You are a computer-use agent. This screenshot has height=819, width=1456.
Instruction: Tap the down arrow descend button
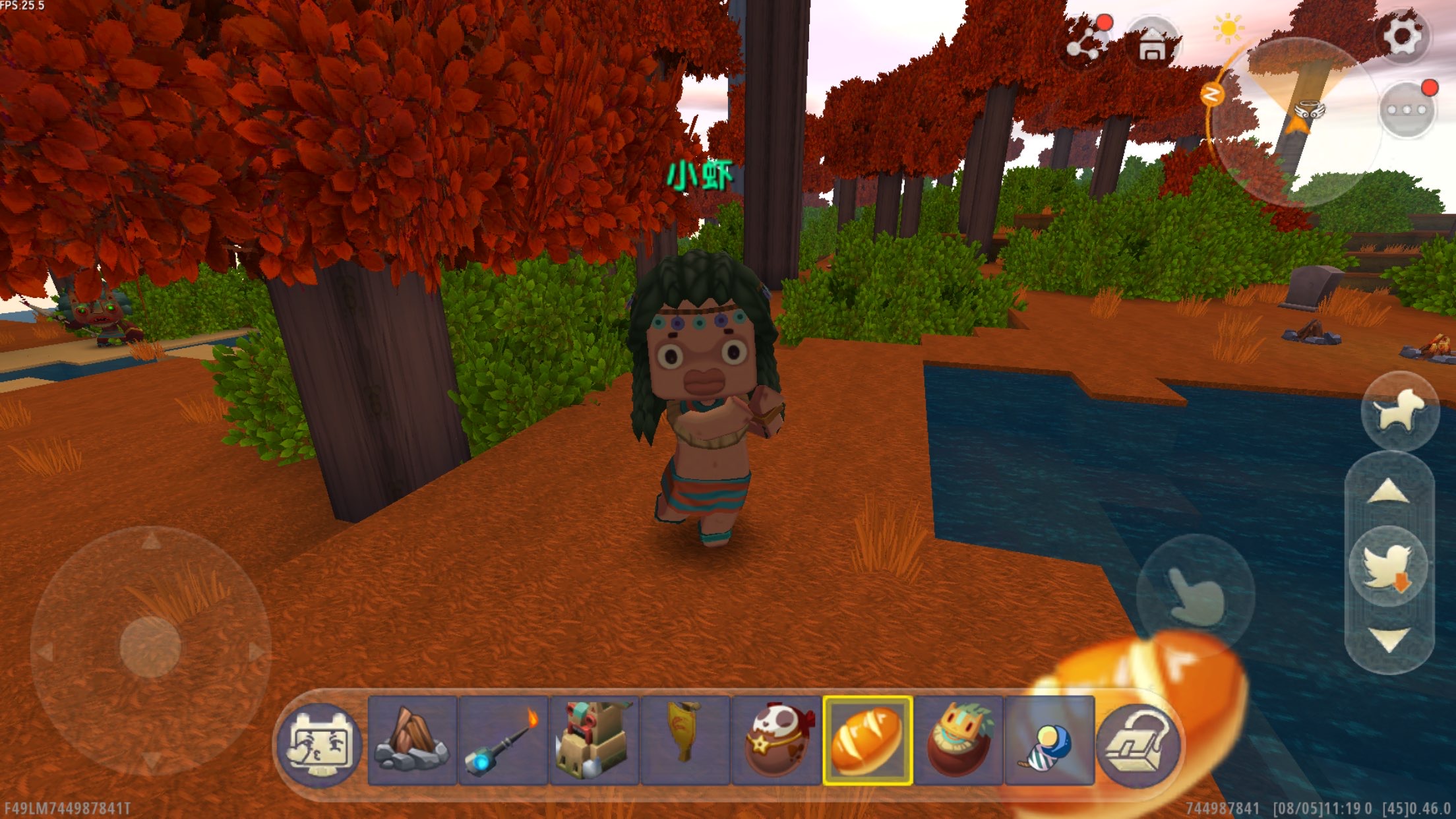[x=1389, y=639]
